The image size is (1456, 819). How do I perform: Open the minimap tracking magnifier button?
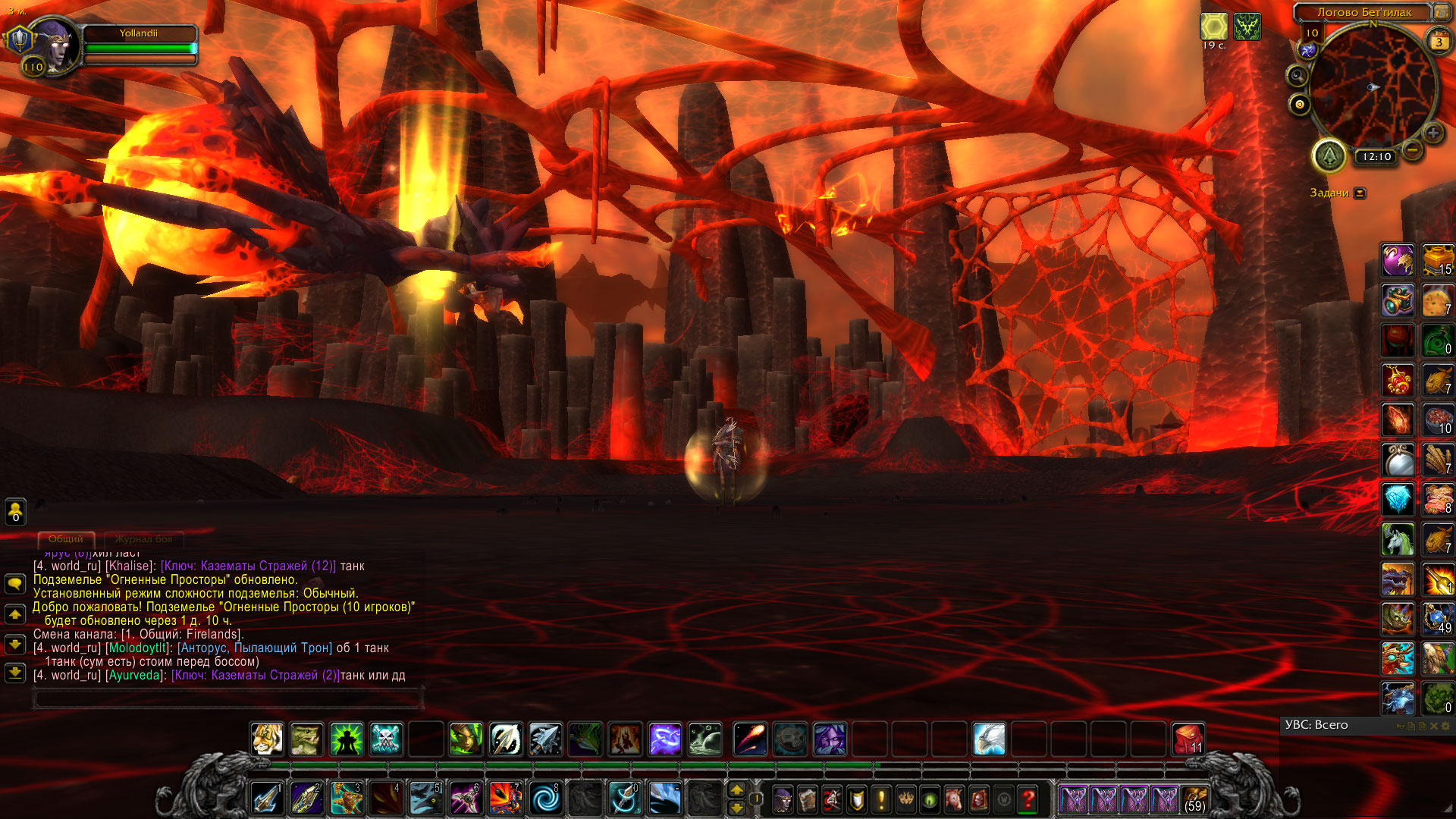click(x=1298, y=76)
